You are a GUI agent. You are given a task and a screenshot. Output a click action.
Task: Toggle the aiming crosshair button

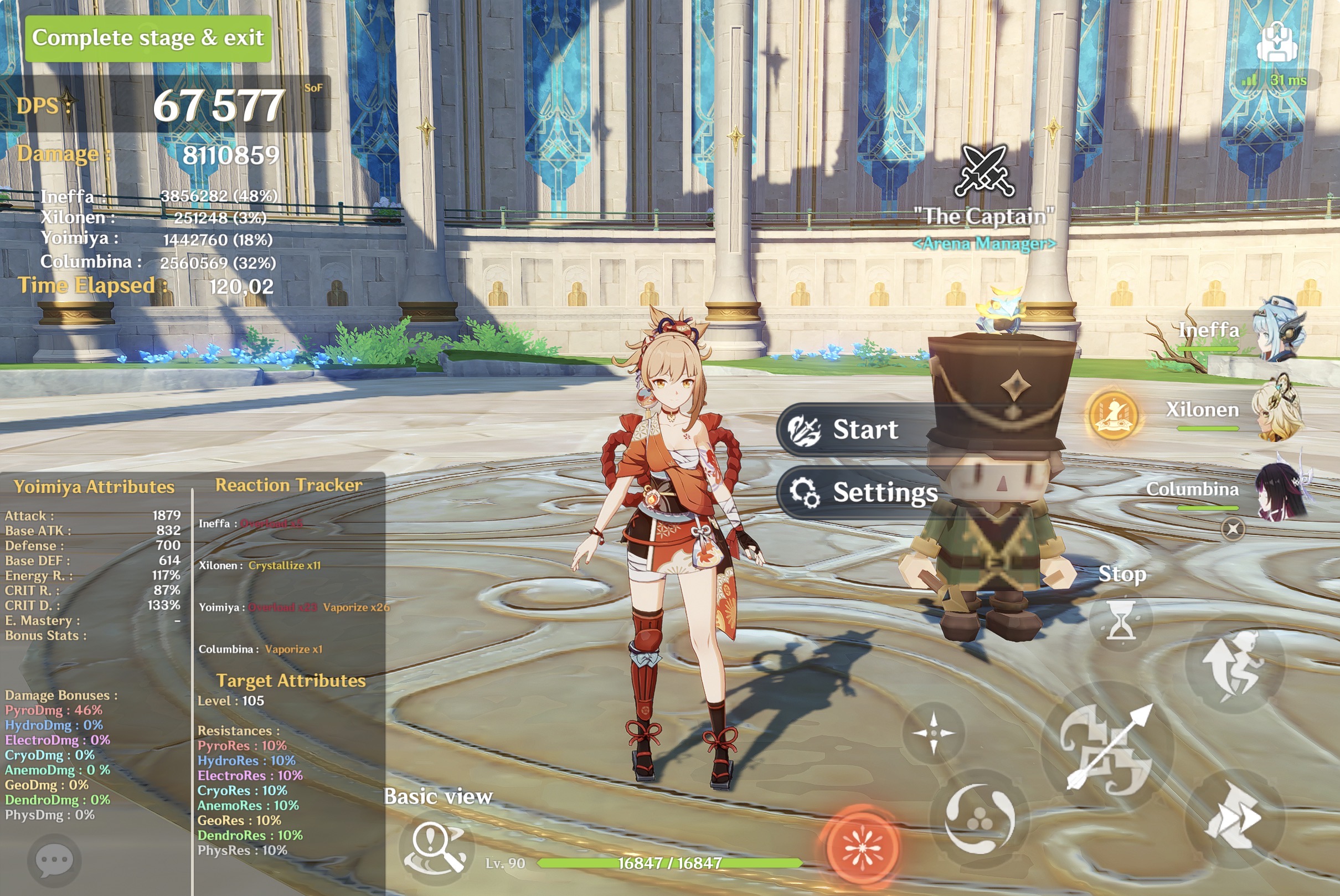(933, 733)
